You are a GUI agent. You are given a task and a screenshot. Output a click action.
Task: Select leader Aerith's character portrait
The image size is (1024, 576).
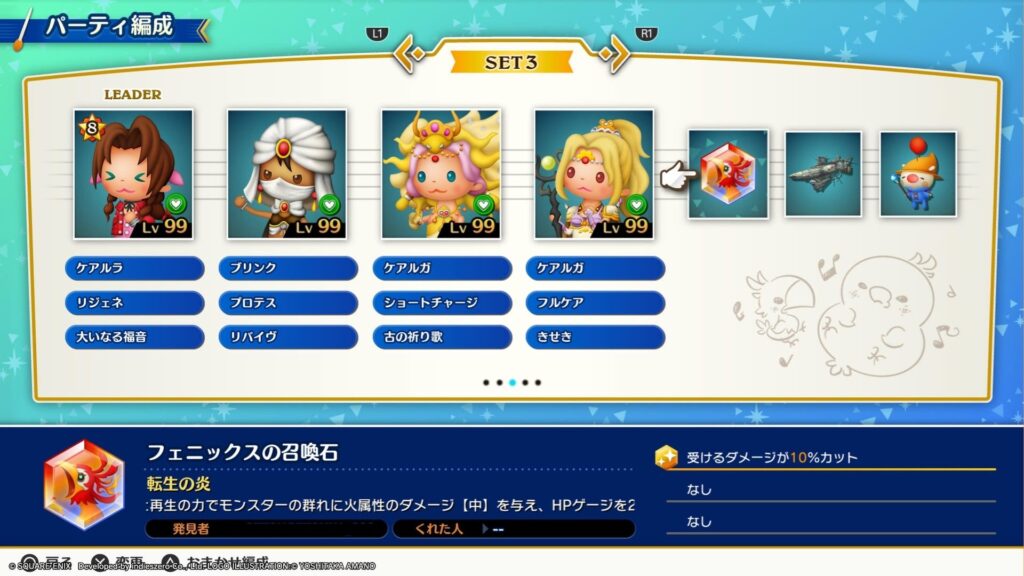[x=134, y=174]
